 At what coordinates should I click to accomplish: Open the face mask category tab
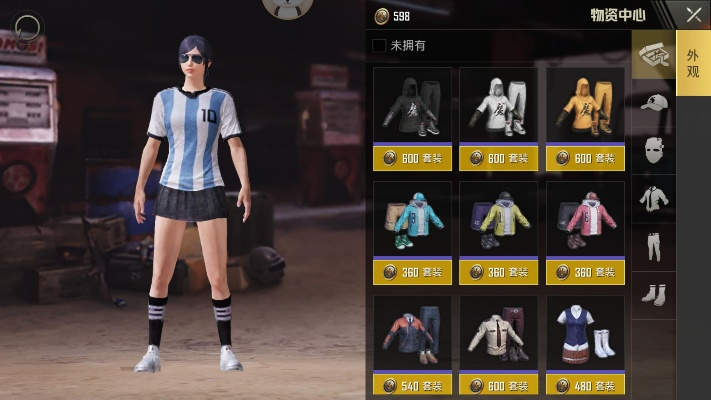[x=654, y=151]
